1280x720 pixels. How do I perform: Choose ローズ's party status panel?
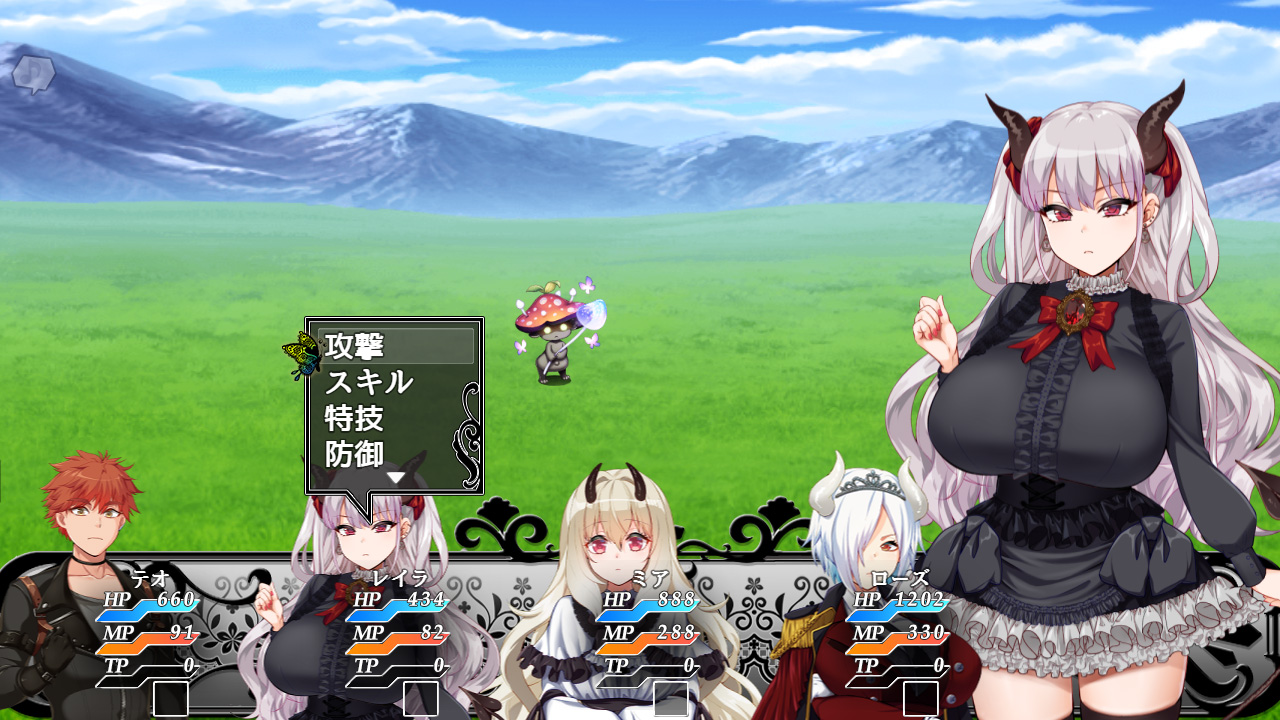900,635
